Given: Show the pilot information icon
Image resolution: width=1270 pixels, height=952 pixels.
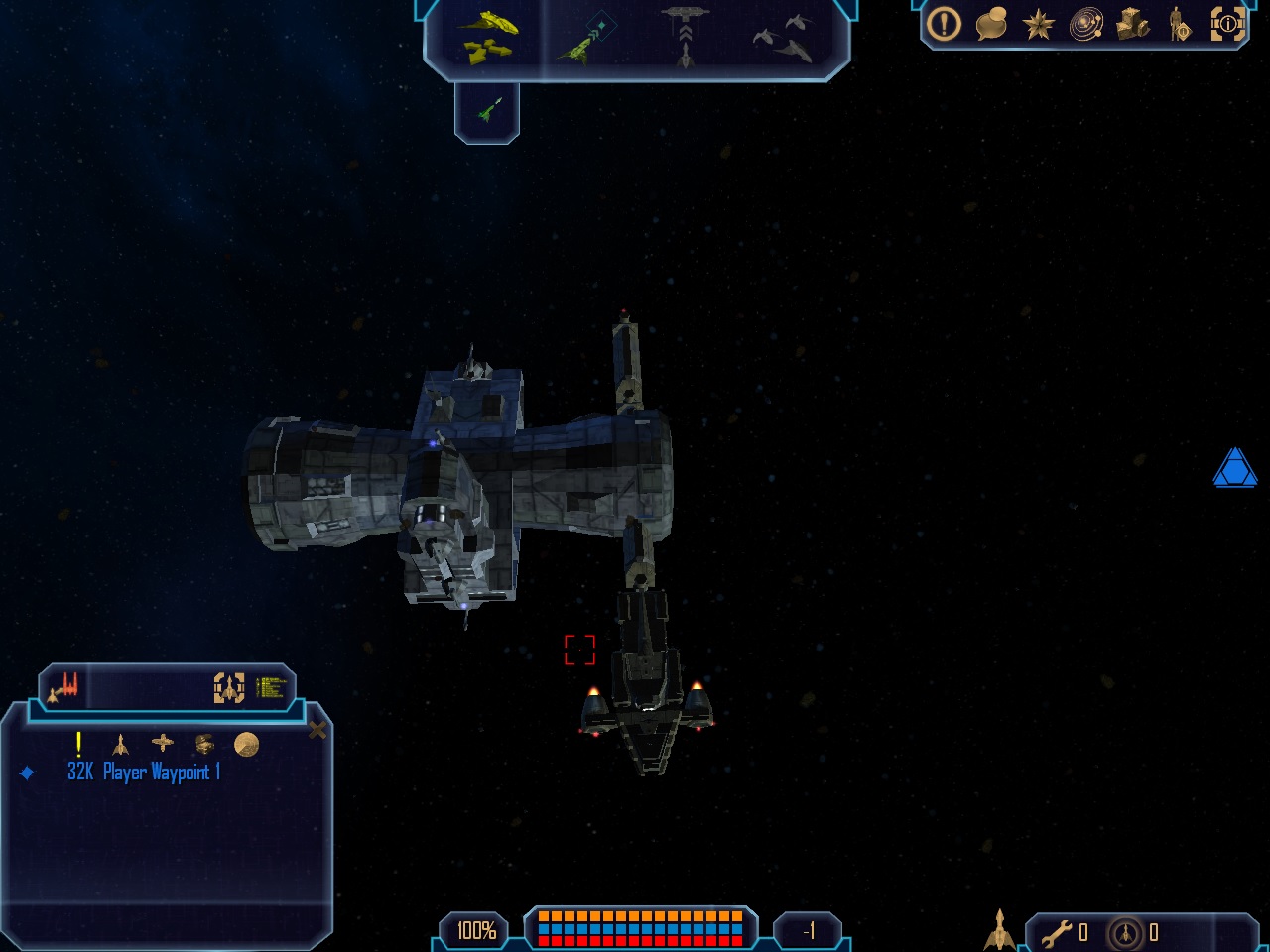Looking at the screenshot, I should pyautogui.click(x=1179, y=24).
